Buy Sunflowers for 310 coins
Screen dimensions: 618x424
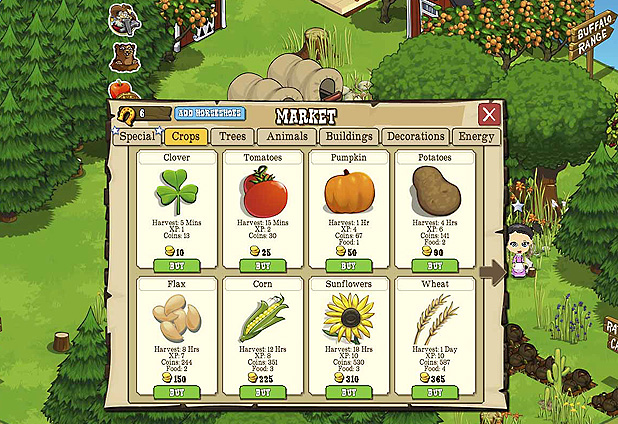(x=348, y=392)
